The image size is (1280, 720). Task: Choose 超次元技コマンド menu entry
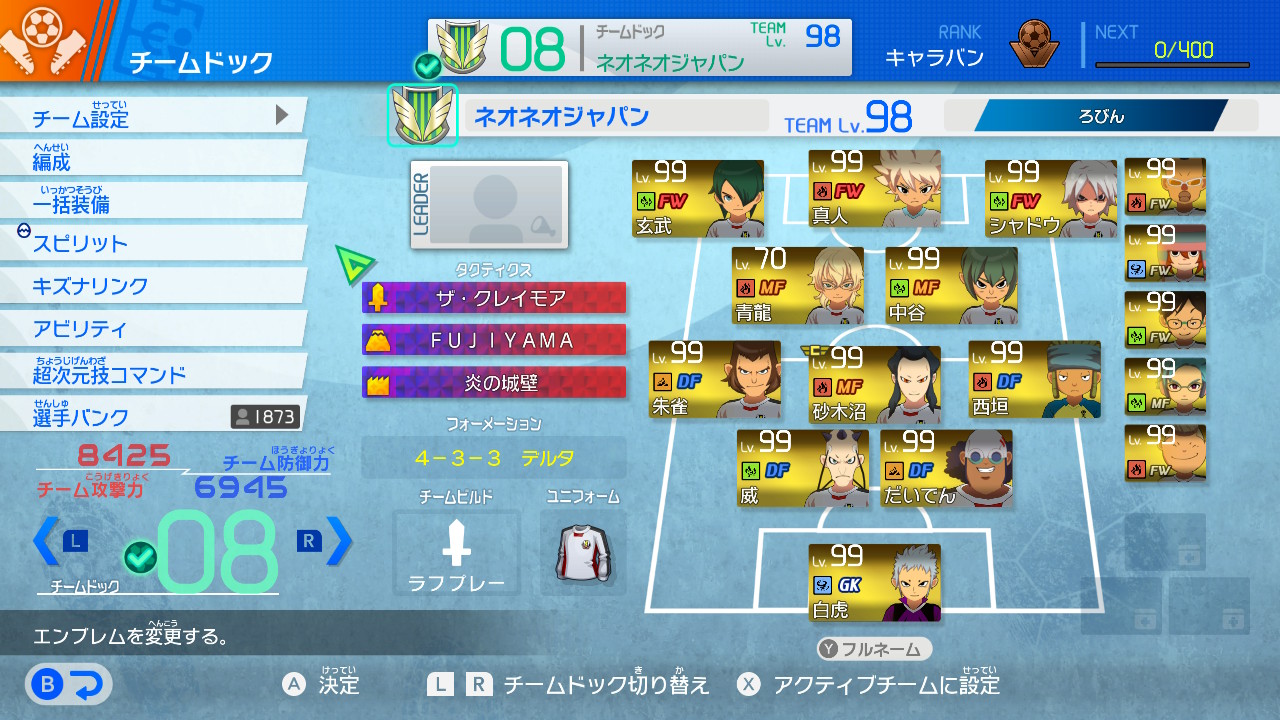coord(150,372)
